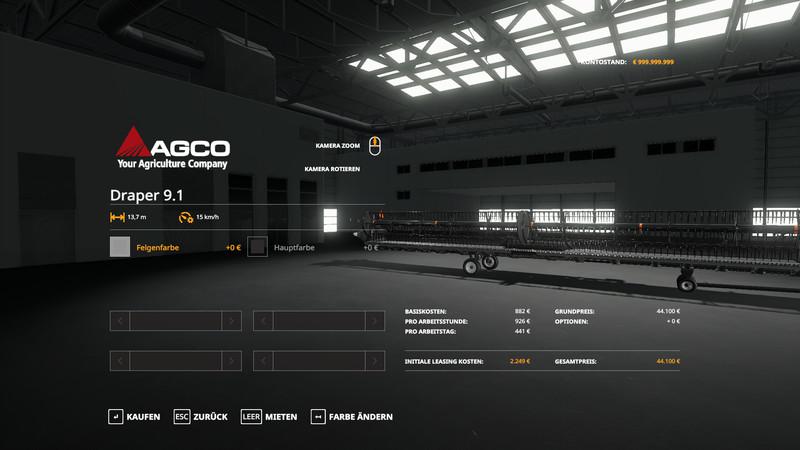Select the Felgenfarbe rim color option
The height and width of the screenshot is (450, 800).
158,247
